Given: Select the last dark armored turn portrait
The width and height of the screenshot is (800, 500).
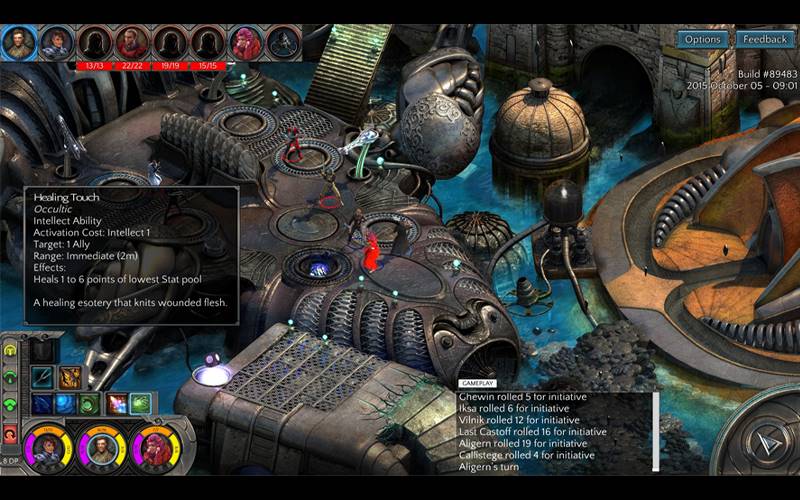Looking at the screenshot, I should [x=284, y=43].
